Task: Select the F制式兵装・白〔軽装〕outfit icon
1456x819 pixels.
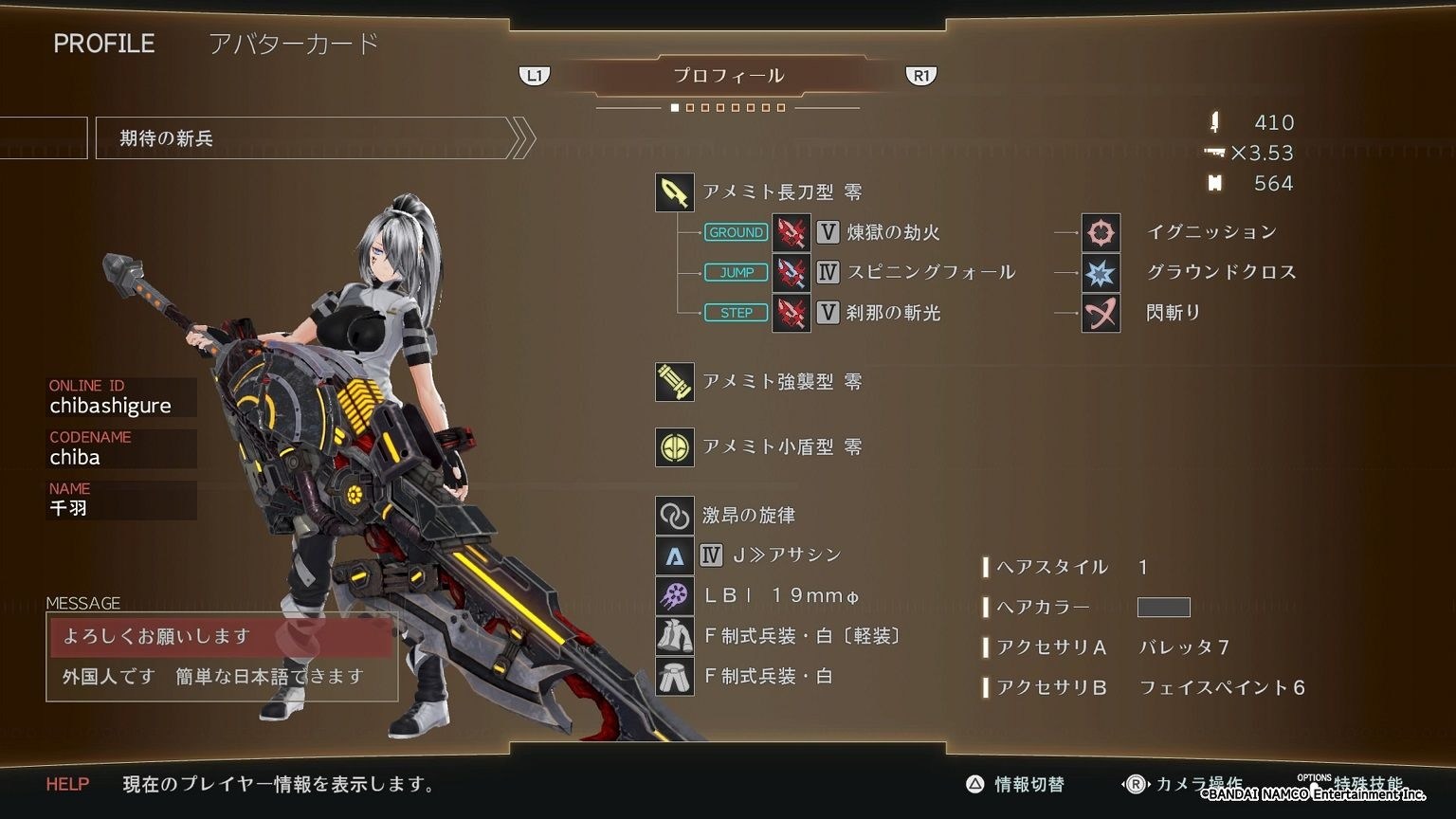Action: click(x=674, y=635)
